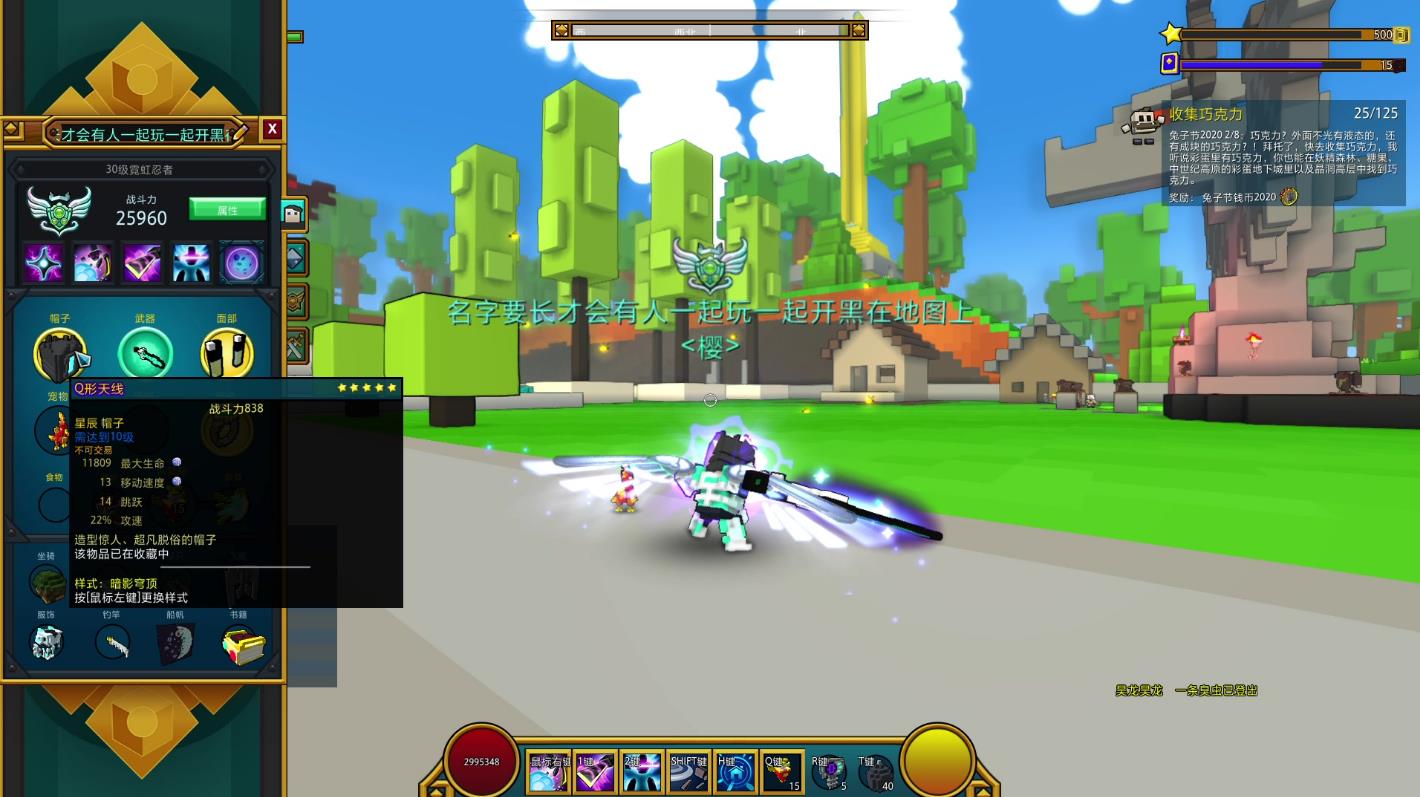Click the 服饰 costume slot
The width and height of the screenshot is (1420, 797).
pyautogui.click(x=46, y=643)
